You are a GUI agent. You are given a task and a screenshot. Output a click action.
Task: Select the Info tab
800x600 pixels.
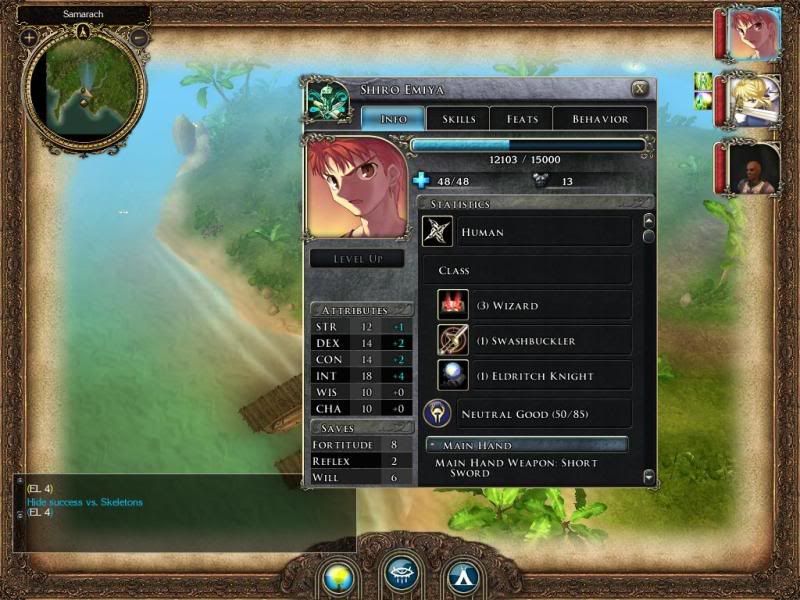click(x=394, y=119)
